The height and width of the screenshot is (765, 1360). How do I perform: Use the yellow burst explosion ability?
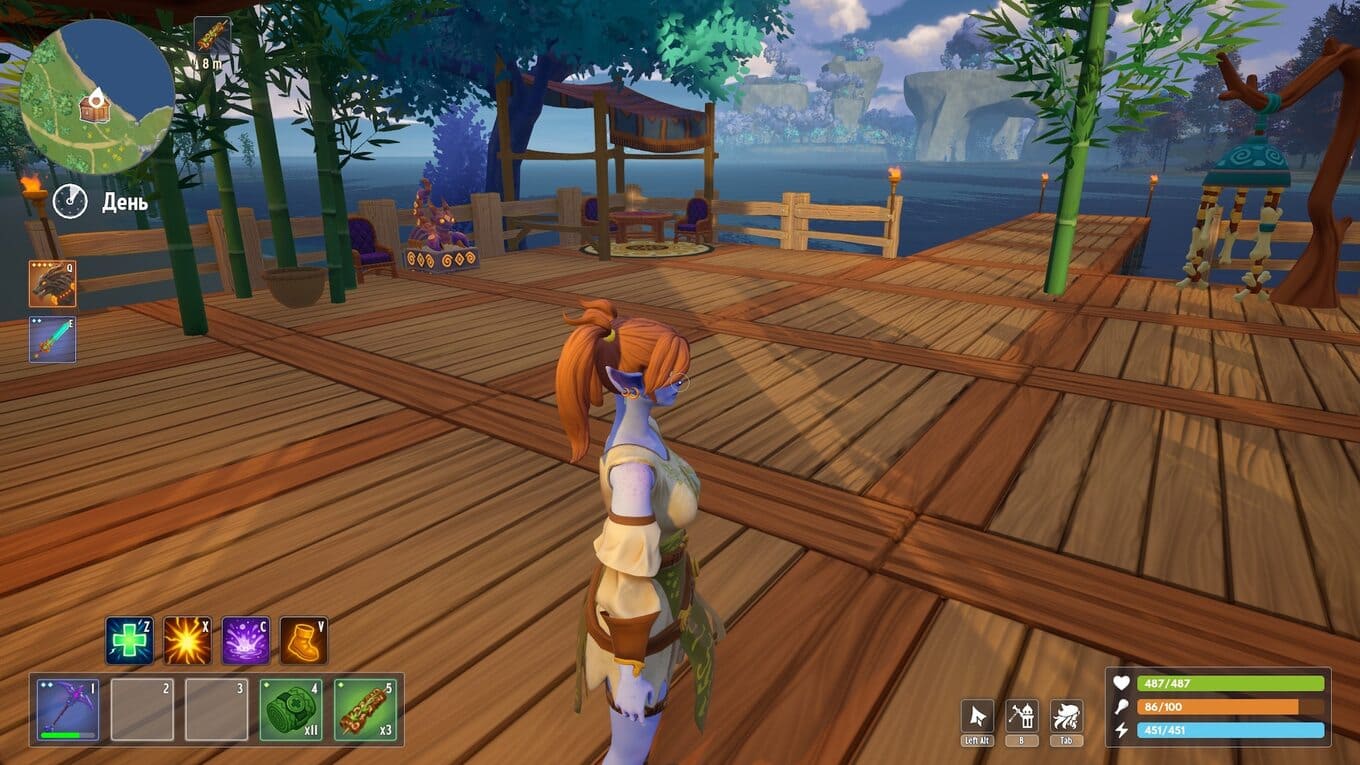pos(187,641)
